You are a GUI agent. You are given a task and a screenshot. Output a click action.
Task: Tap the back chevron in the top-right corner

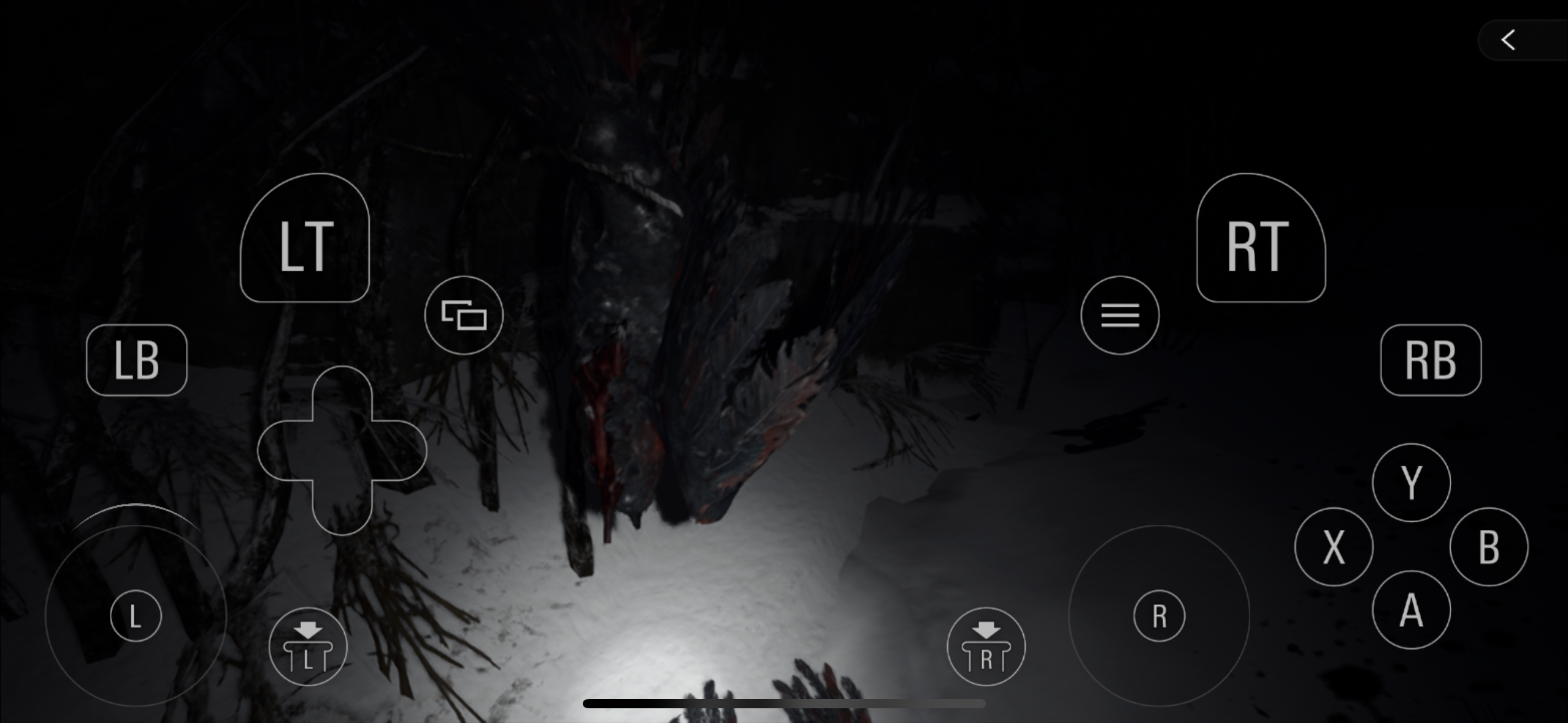1508,39
